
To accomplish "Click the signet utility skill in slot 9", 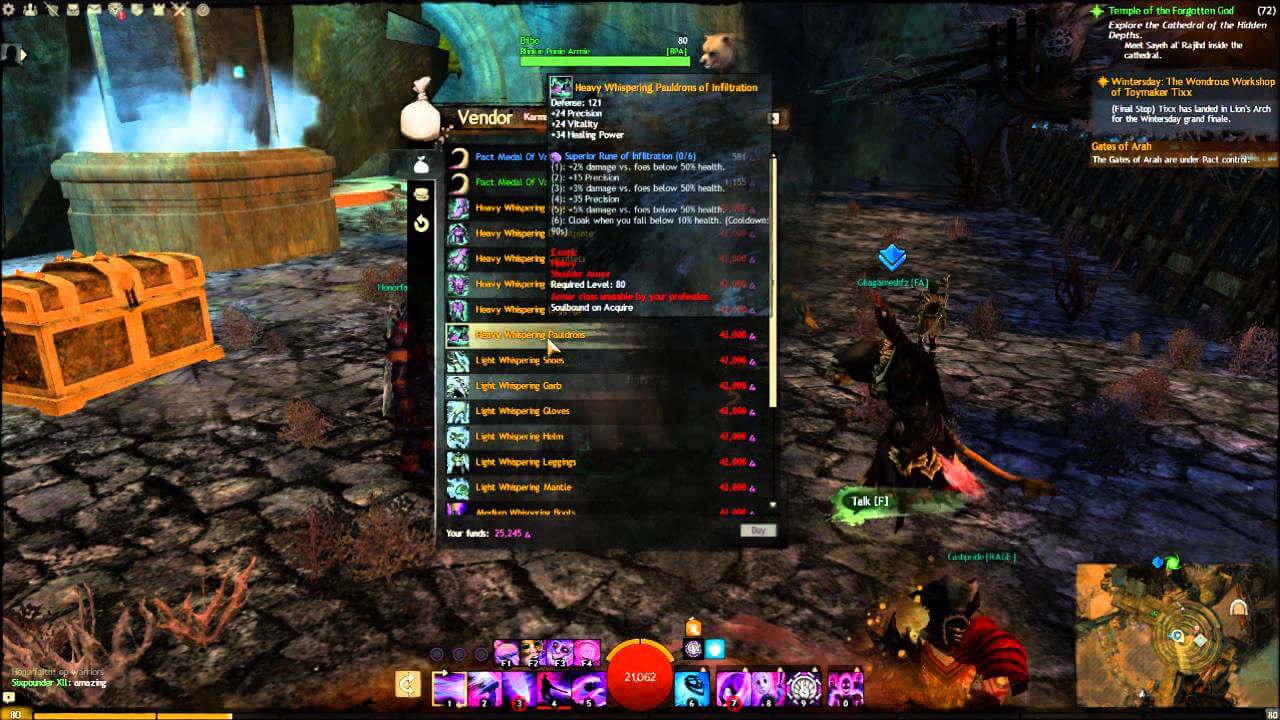I will coord(804,687).
